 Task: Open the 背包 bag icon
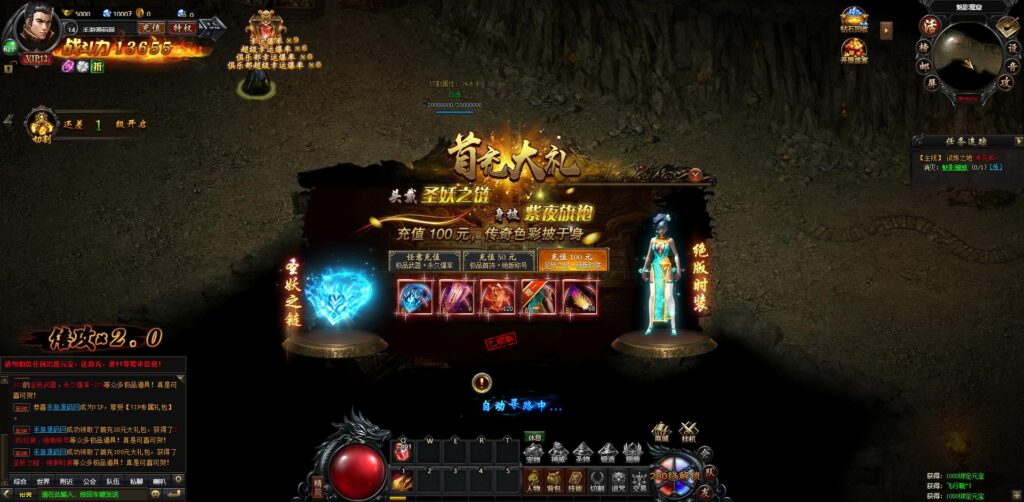click(556, 479)
